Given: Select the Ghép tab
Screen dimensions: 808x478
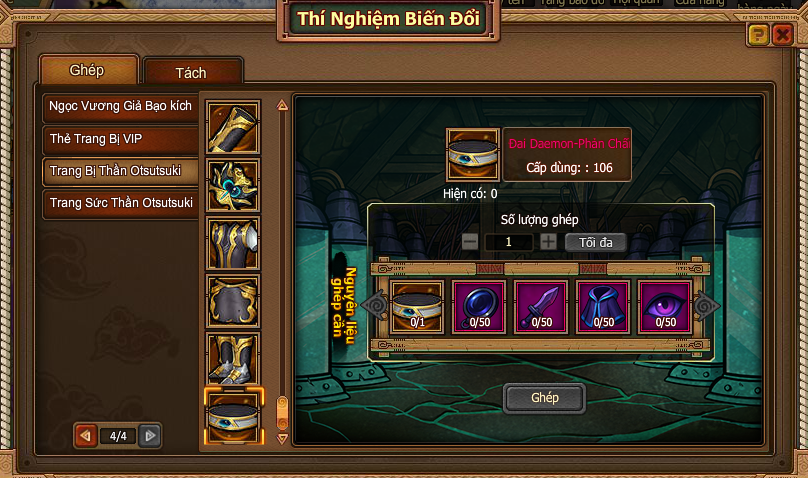Looking at the screenshot, I should coord(88,71).
